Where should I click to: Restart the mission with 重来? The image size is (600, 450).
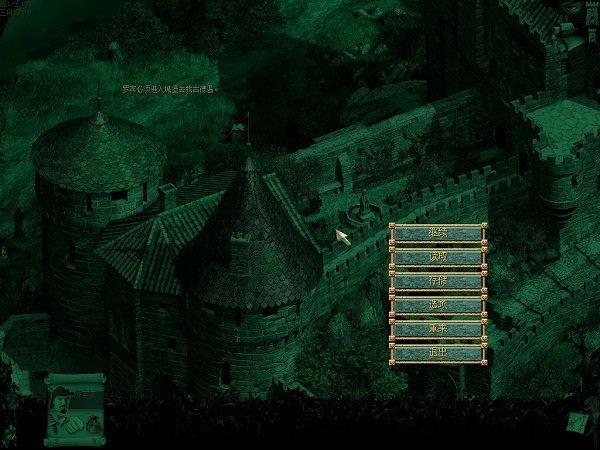pyautogui.click(x=437, y=329)
